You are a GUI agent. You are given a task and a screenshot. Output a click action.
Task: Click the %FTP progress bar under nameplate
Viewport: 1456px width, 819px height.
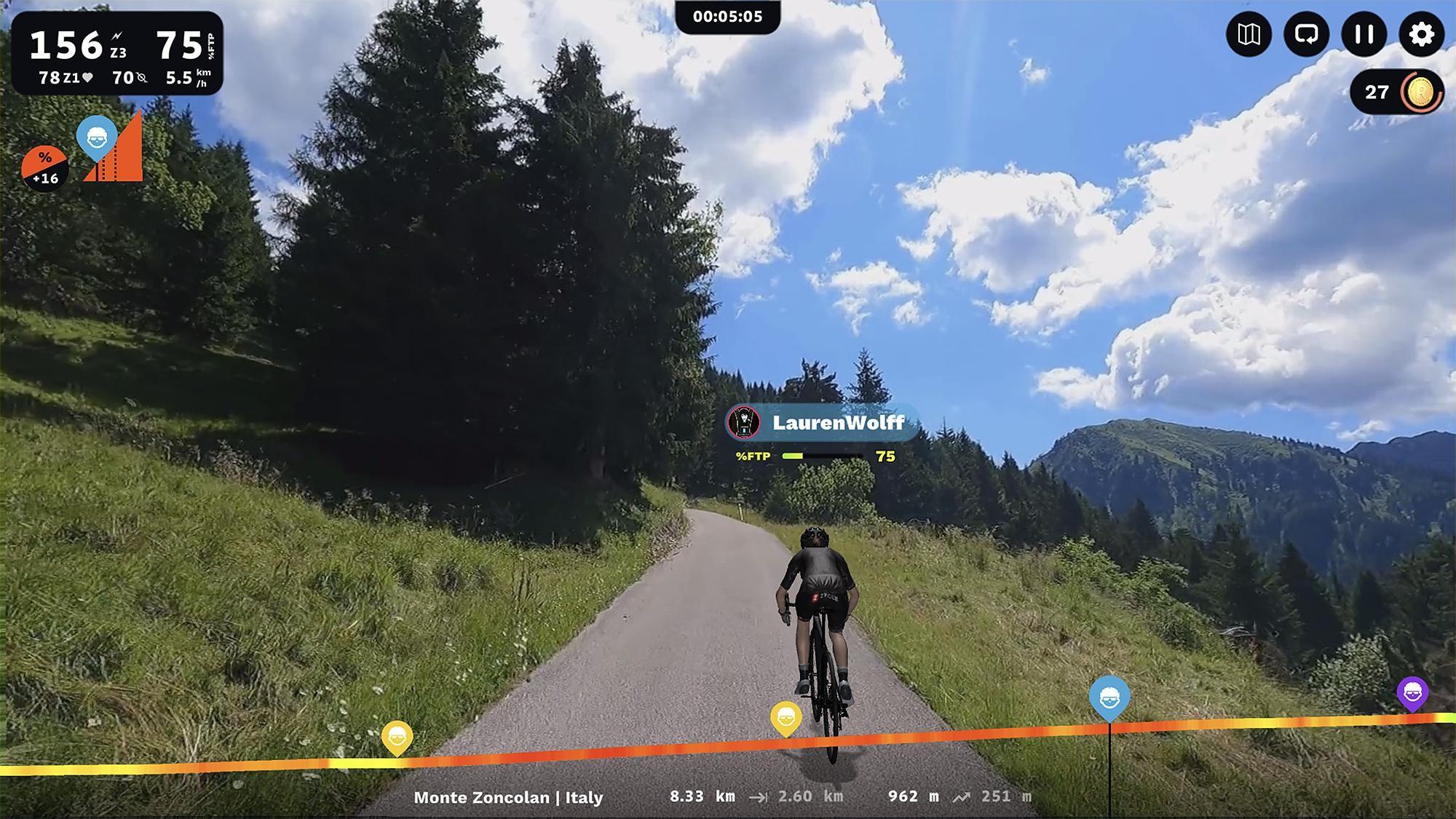pyautogui.click(x=823, y=457)
